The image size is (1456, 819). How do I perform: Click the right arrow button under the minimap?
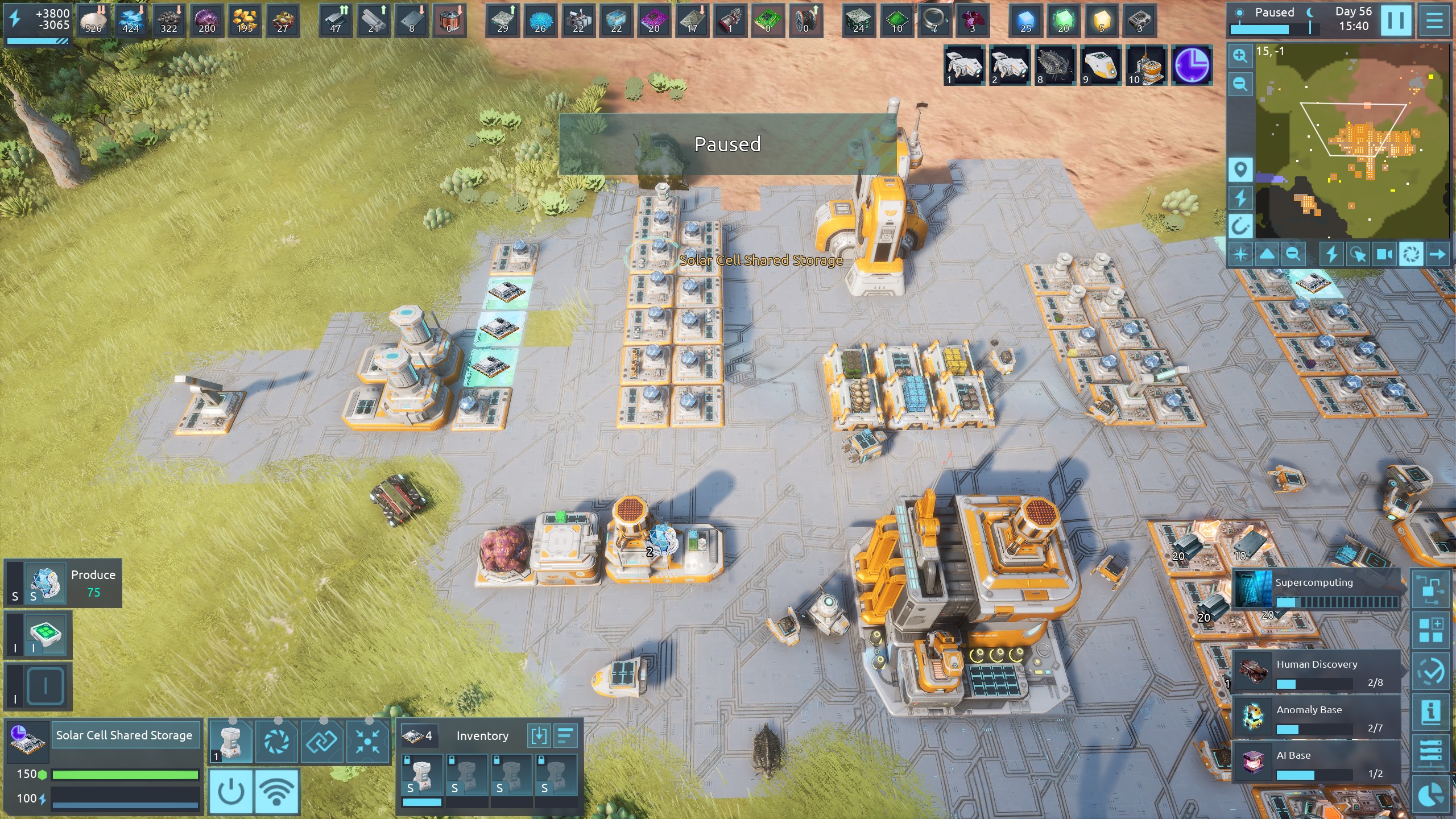click(1437, 254)
